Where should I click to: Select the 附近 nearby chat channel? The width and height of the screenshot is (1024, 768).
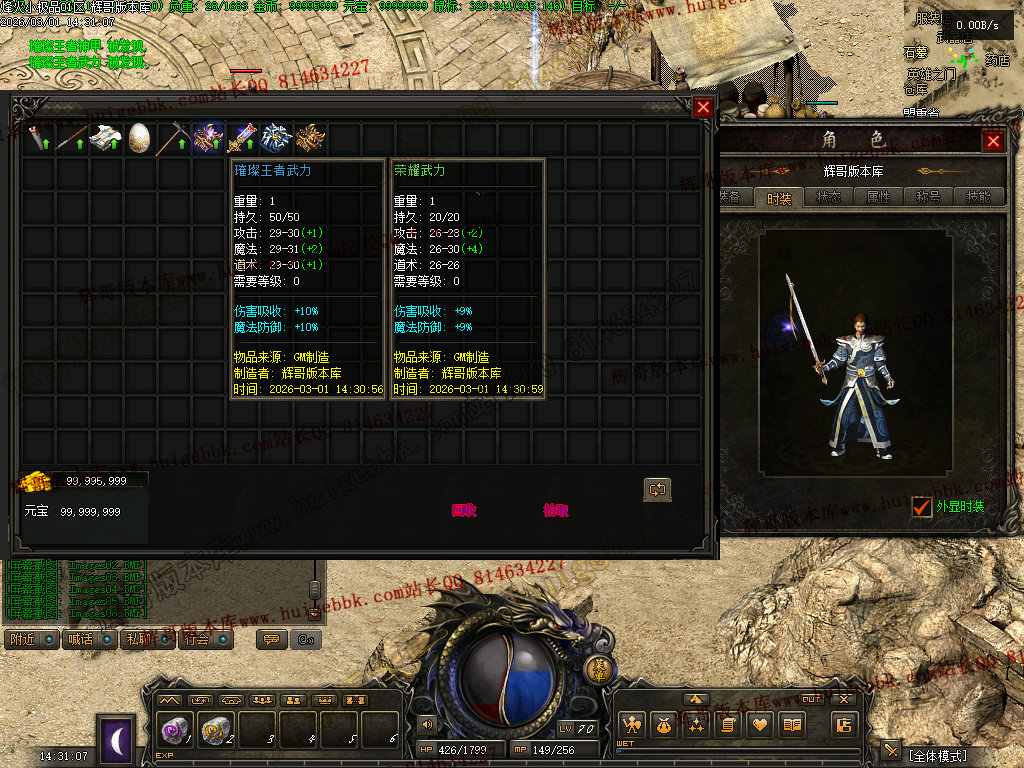30,639
